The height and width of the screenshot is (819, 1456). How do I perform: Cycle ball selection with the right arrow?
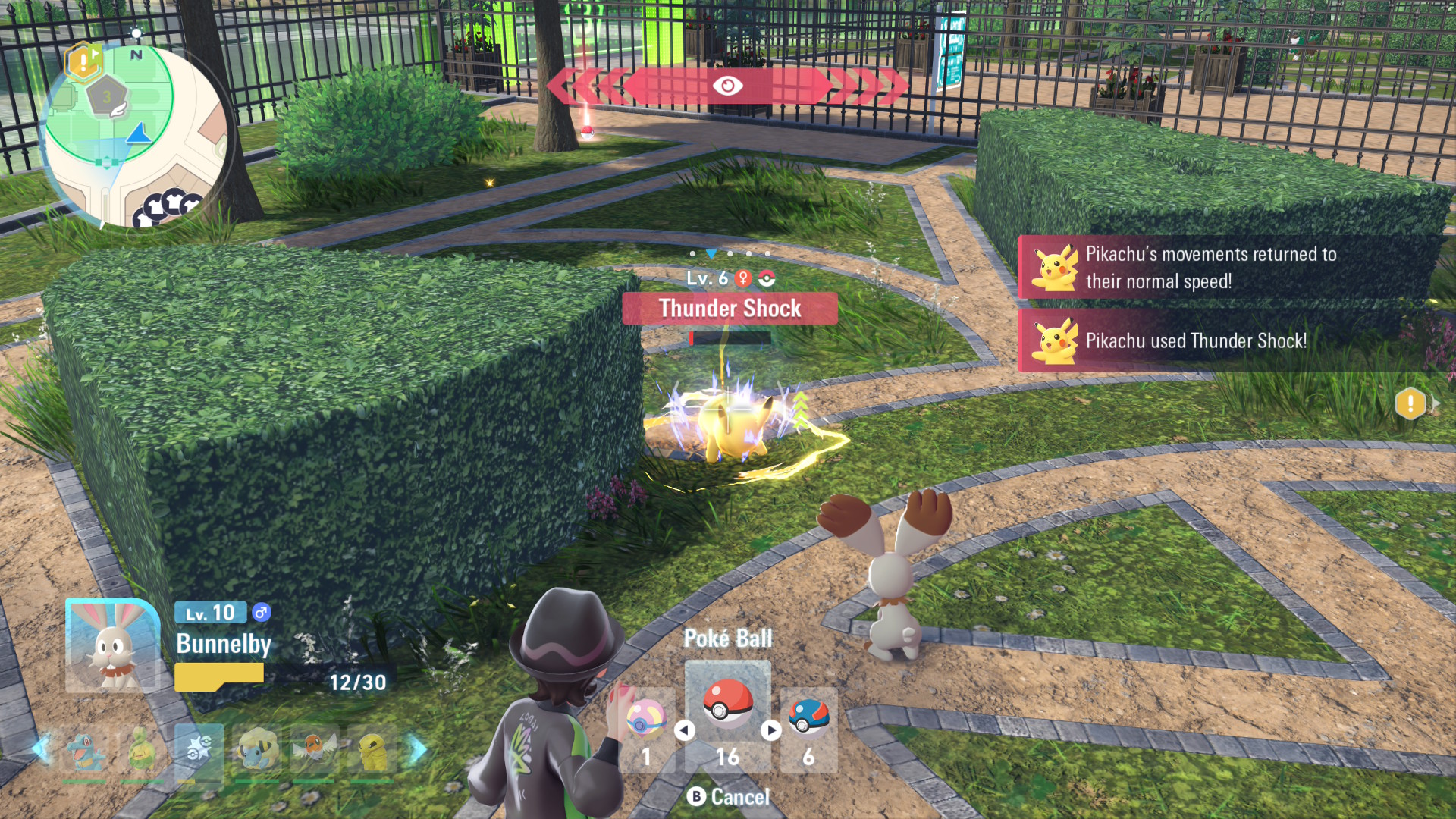[x=771, y=730]
